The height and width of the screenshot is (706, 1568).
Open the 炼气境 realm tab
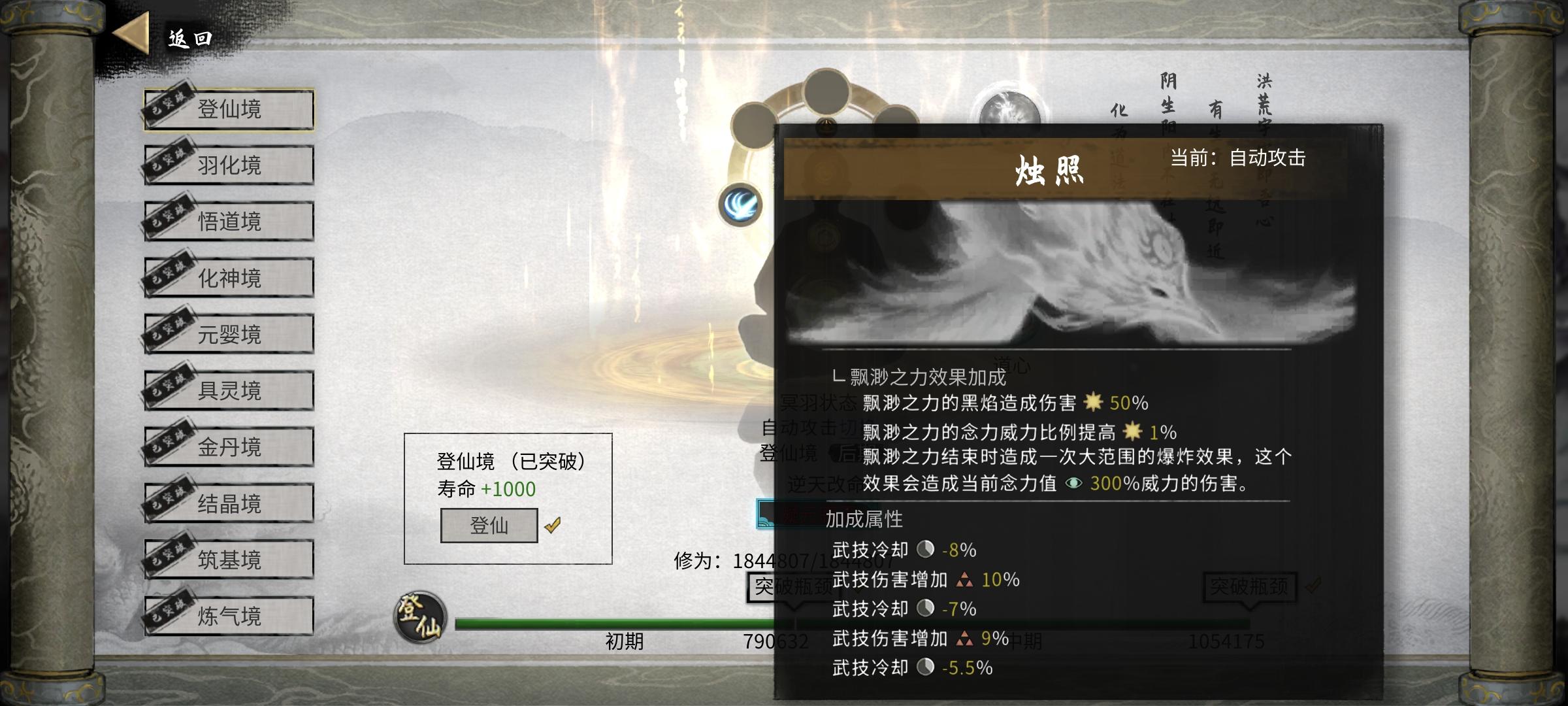tap(228, 614)
